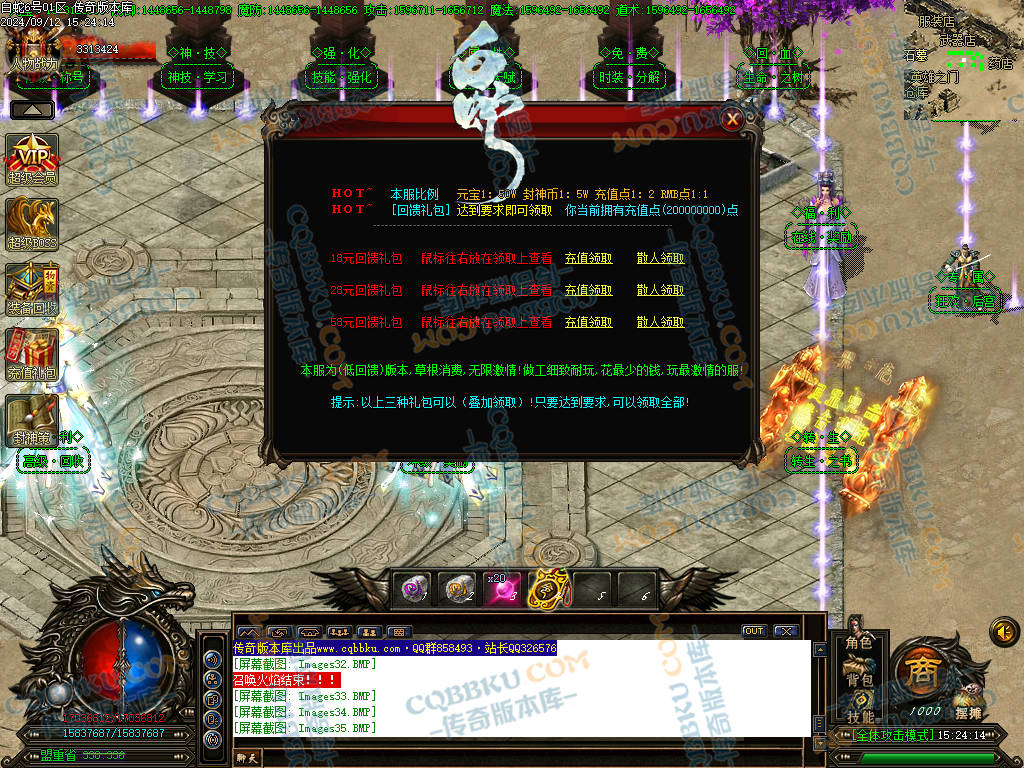This screenshot has height=768, width=1024.
Task: Open the 充值礼包 gift box icon
Action: click(32, 353)
